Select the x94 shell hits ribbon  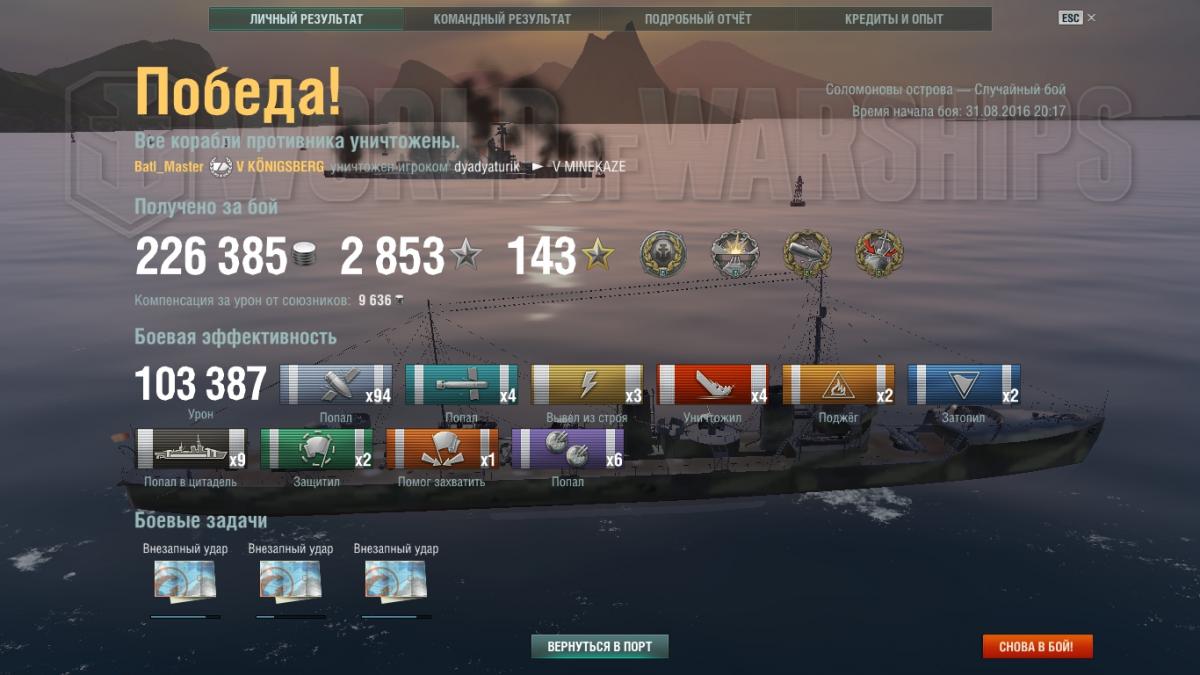pos(335,385)
